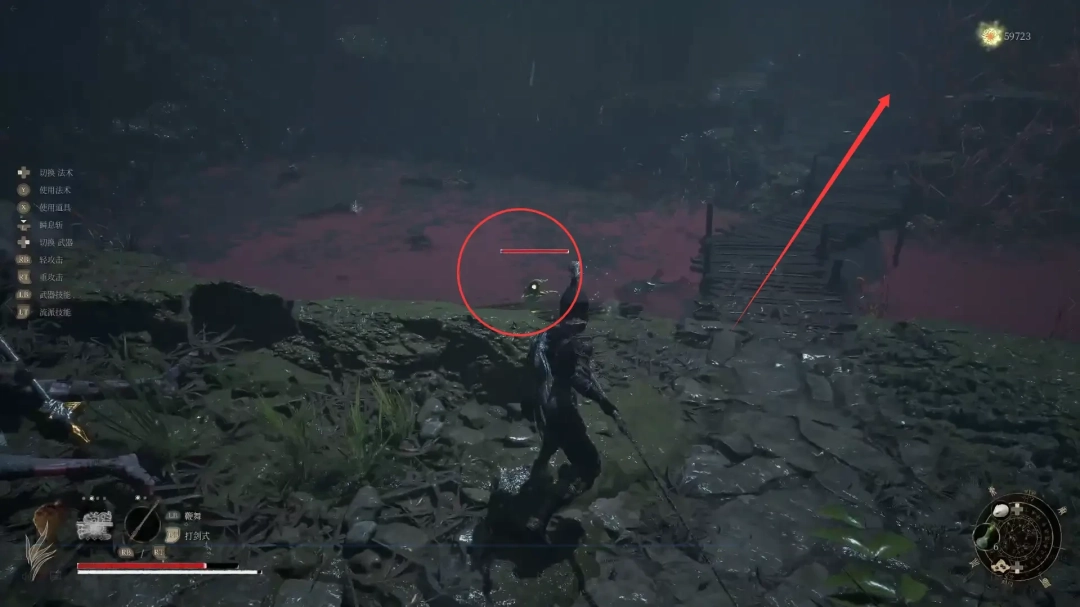Activate the feather spell icon
Screen dimensions: 1080x607
click(x=42, y=538)
